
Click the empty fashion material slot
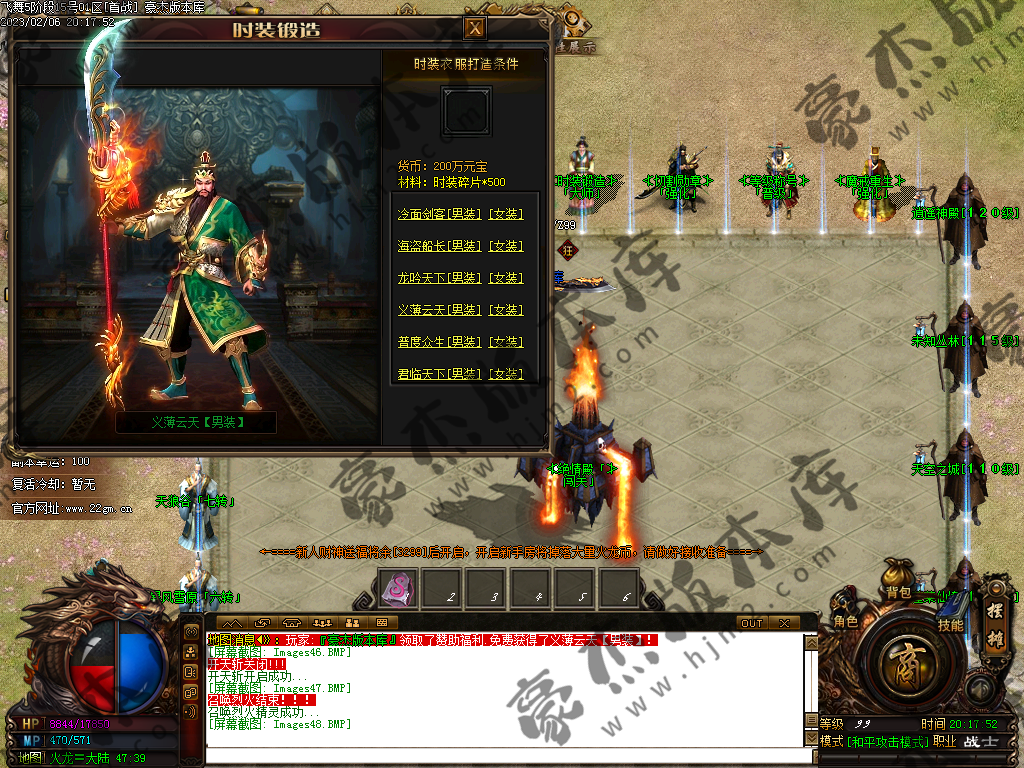pos(466,111)
